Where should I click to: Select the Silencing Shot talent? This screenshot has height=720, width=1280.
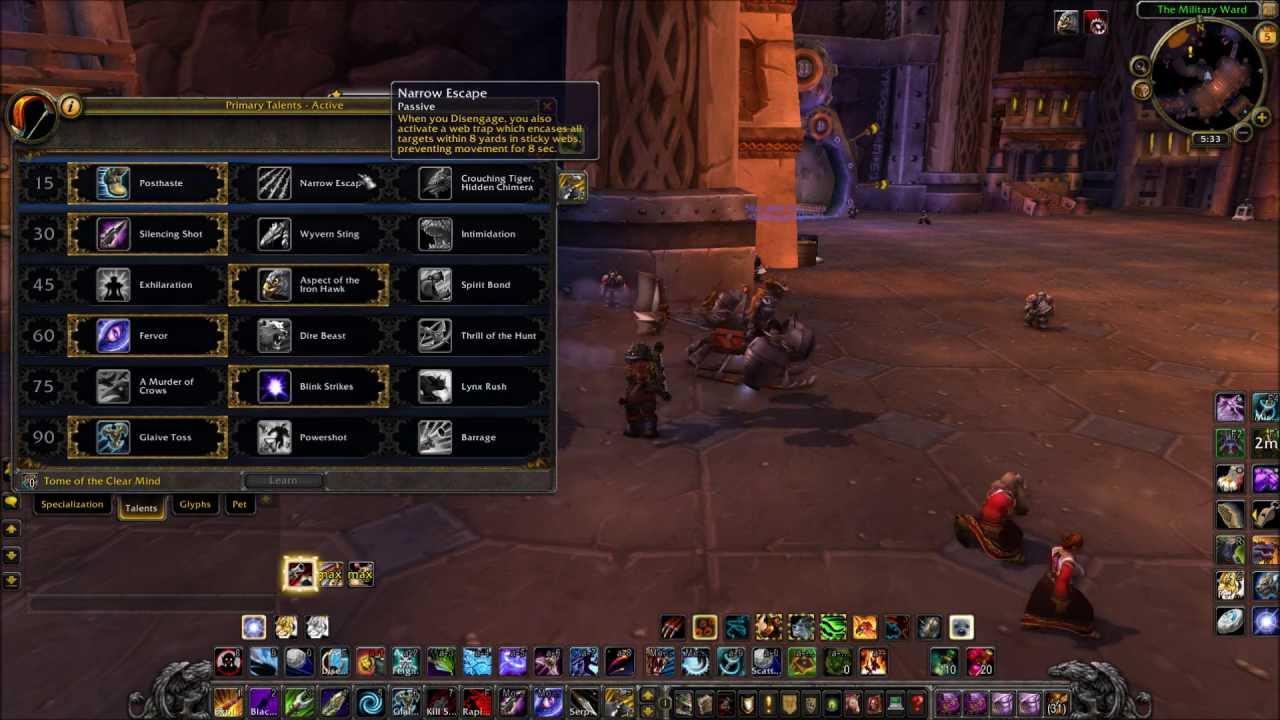(x=147, y=234)
